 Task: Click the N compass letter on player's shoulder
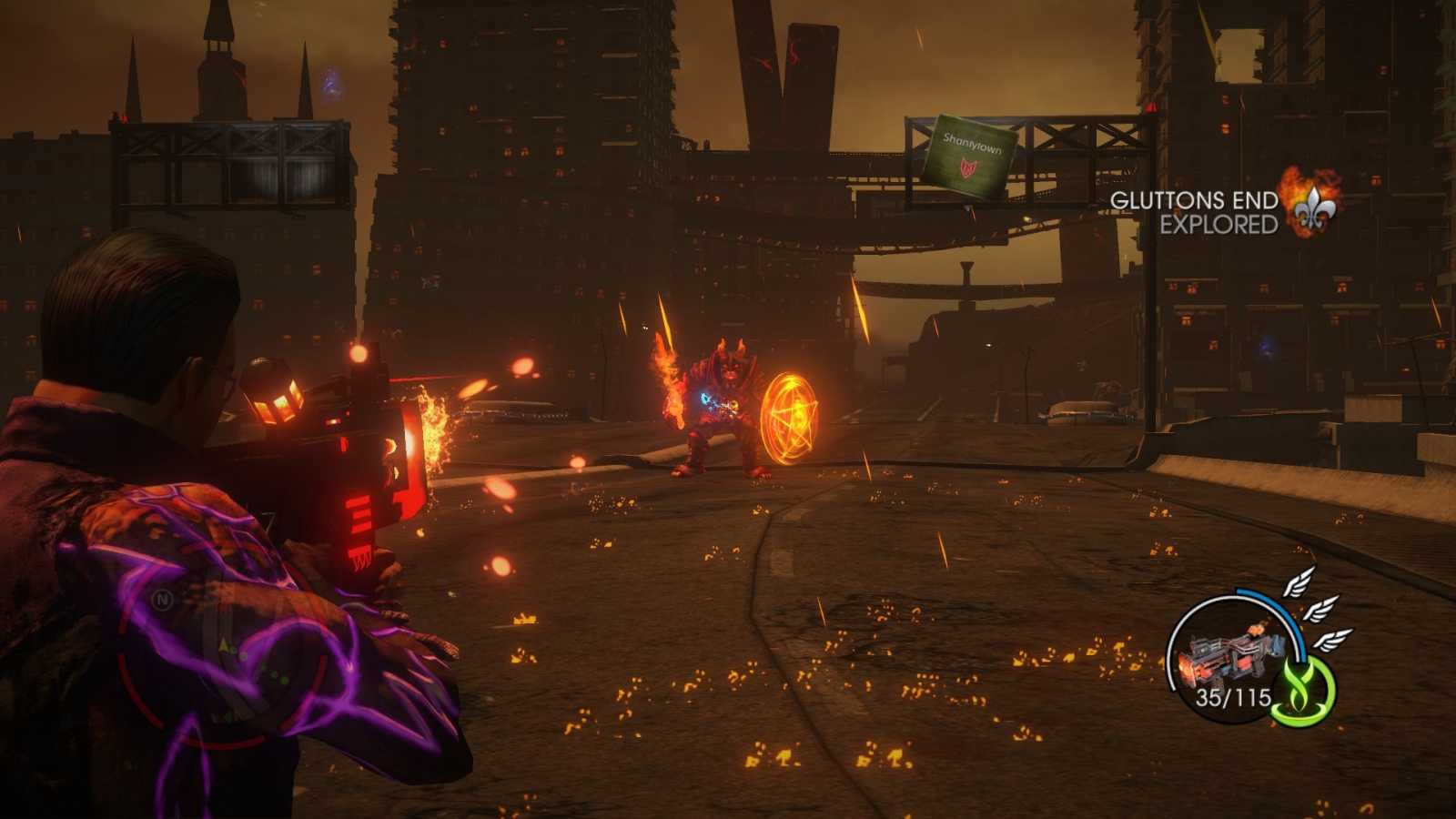[160, 601]
